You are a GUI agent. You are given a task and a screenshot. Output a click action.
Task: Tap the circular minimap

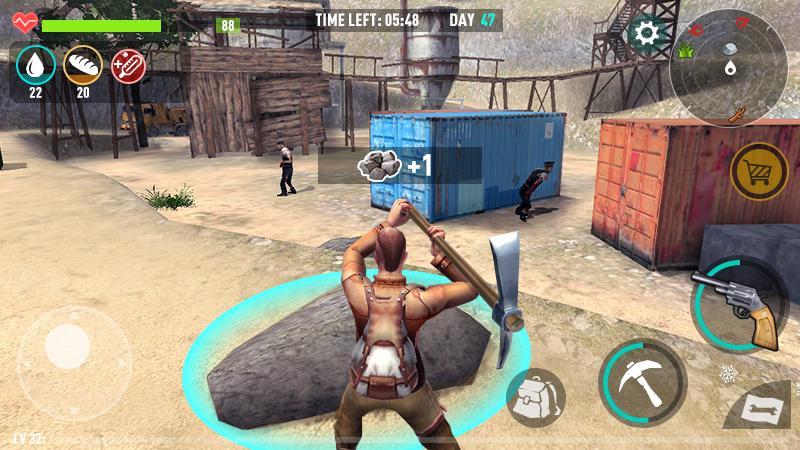point(728,67)
